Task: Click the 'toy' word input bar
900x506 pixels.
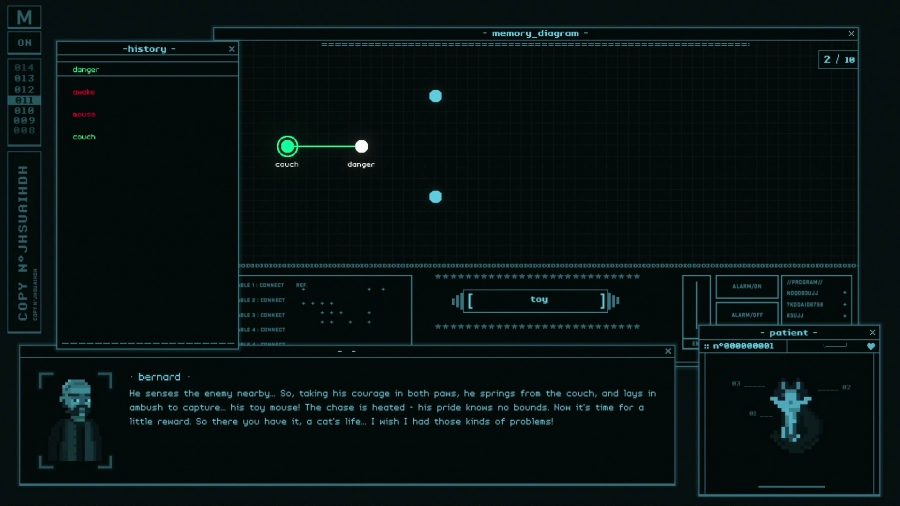Action: [x=538, y=300]
